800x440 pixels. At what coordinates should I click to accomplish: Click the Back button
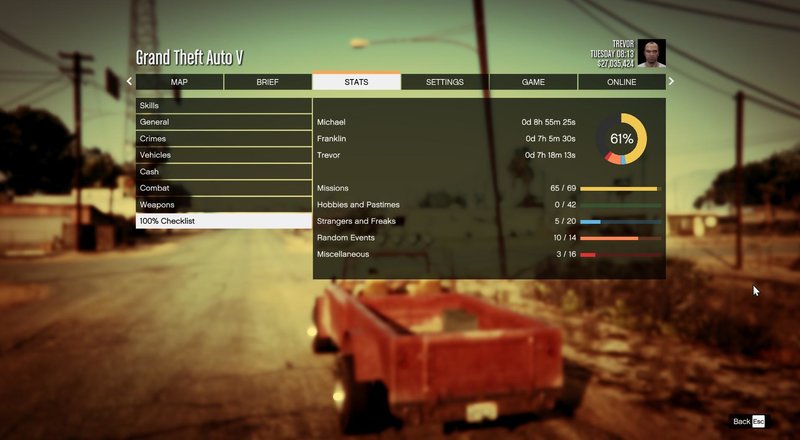pyautogui.click(x=748, y=422)
